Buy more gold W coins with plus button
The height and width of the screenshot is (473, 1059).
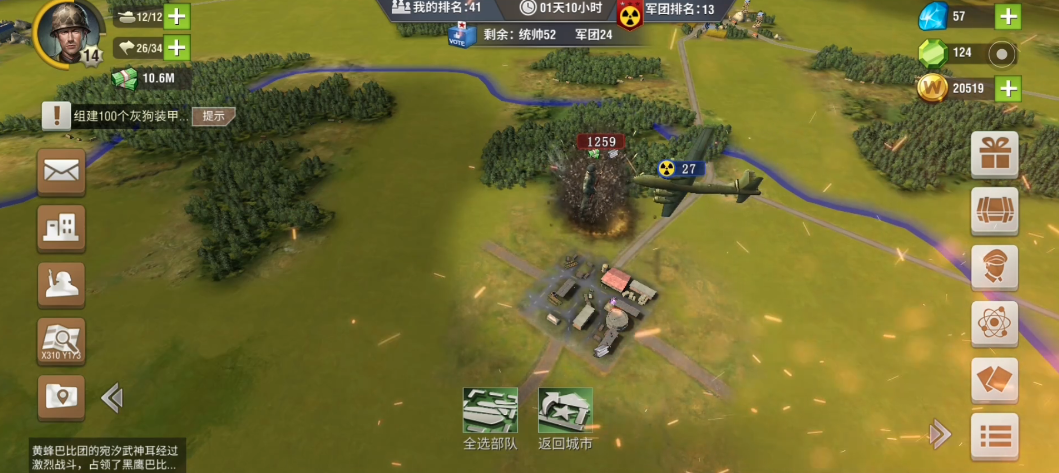[1007, 88]
